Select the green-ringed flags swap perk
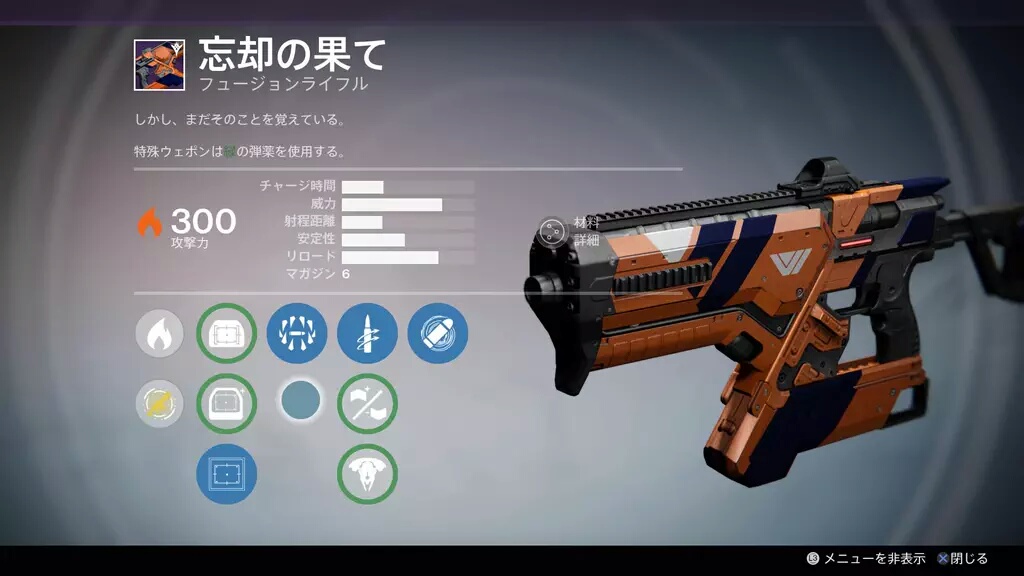Viewport: 1024px width, 576px height. 367,403
